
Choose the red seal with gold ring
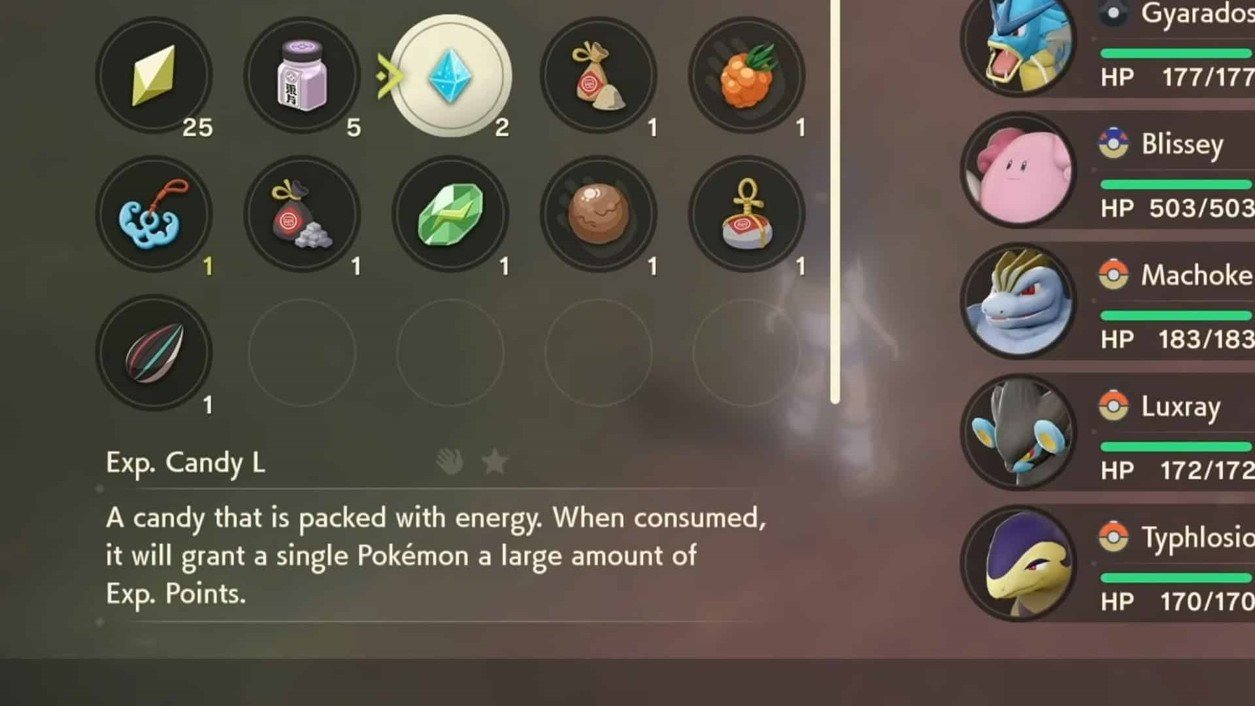pyautogui.click(x=746, y=214)
